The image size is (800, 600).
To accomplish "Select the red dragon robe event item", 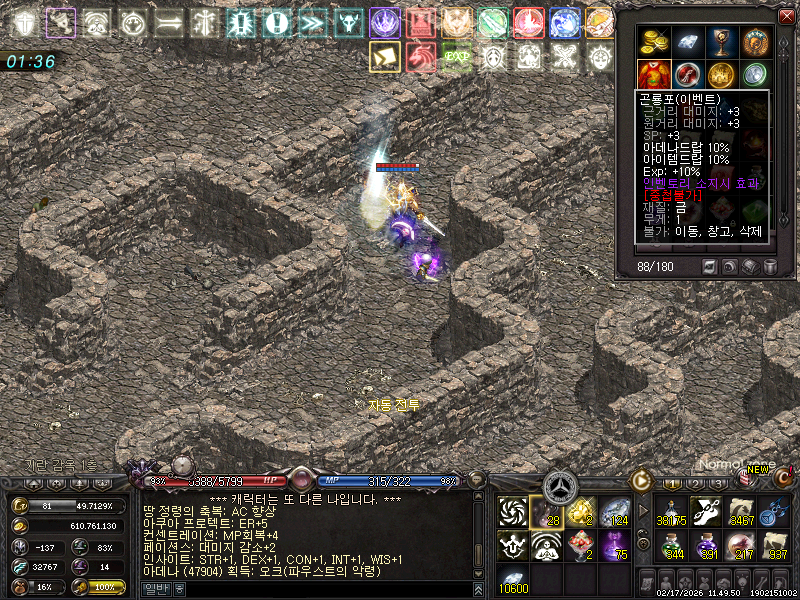I will click(653, 75).
